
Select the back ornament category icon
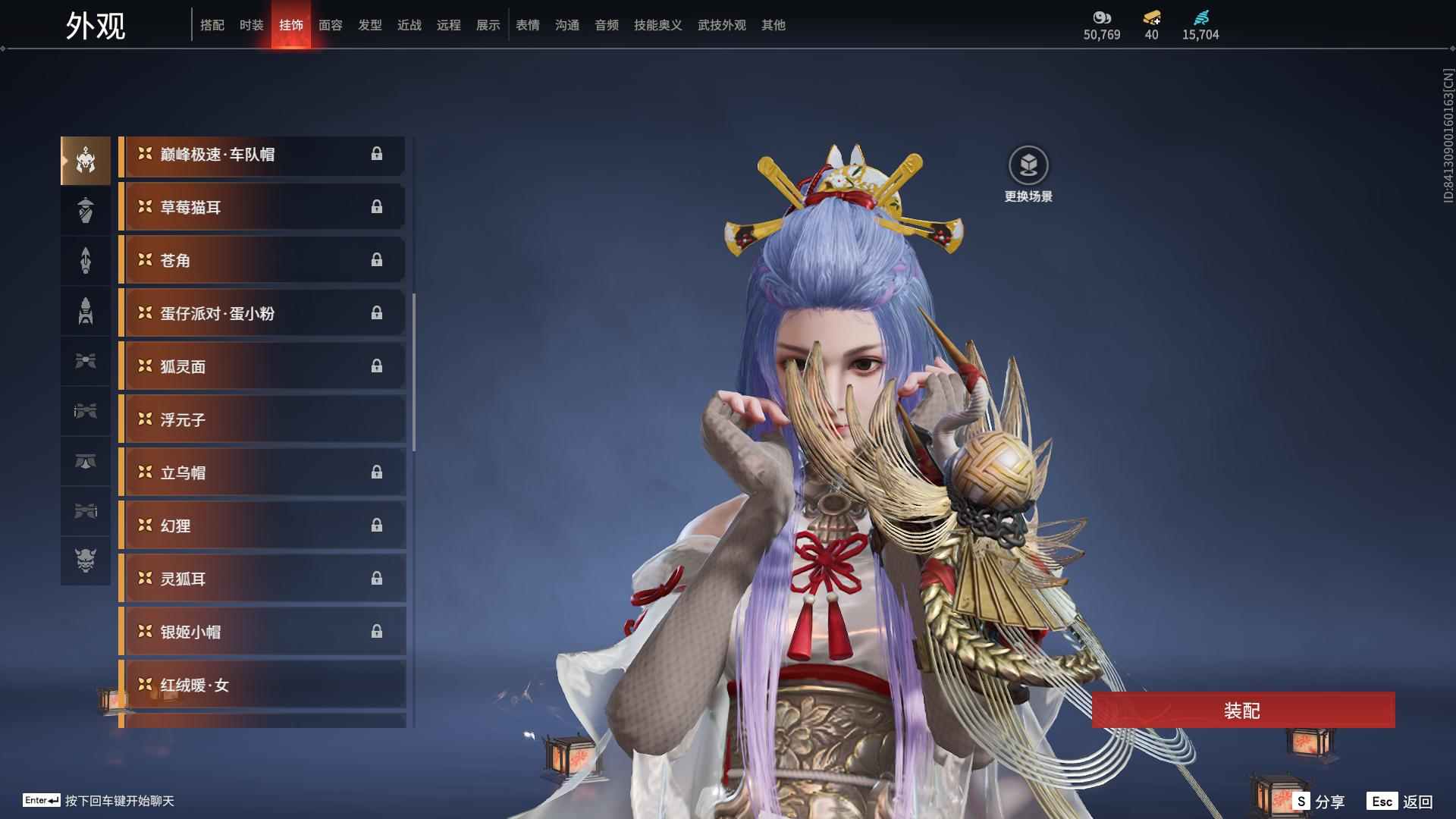click(86, 311)
